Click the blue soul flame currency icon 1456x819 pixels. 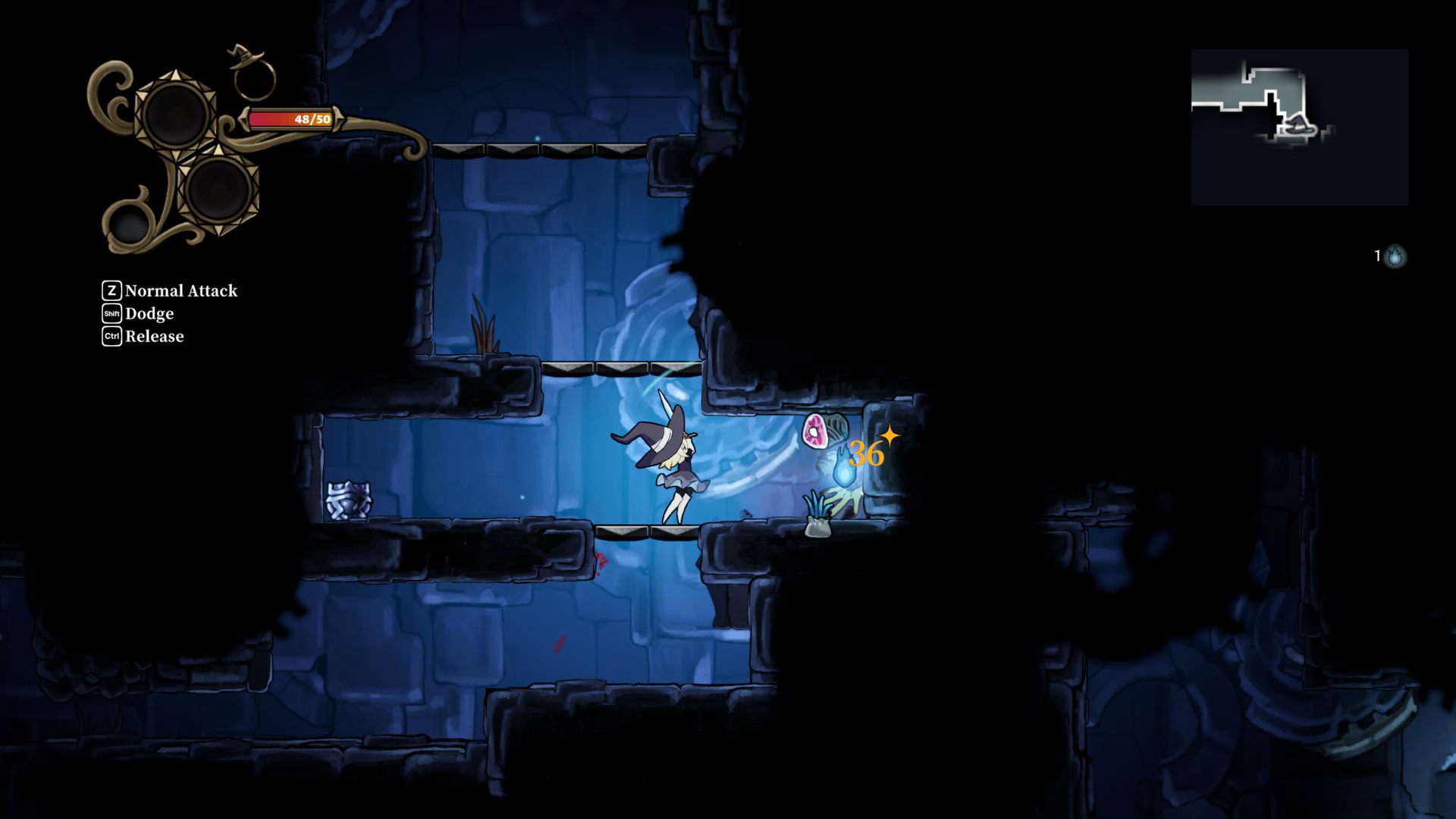point(1395,257)
